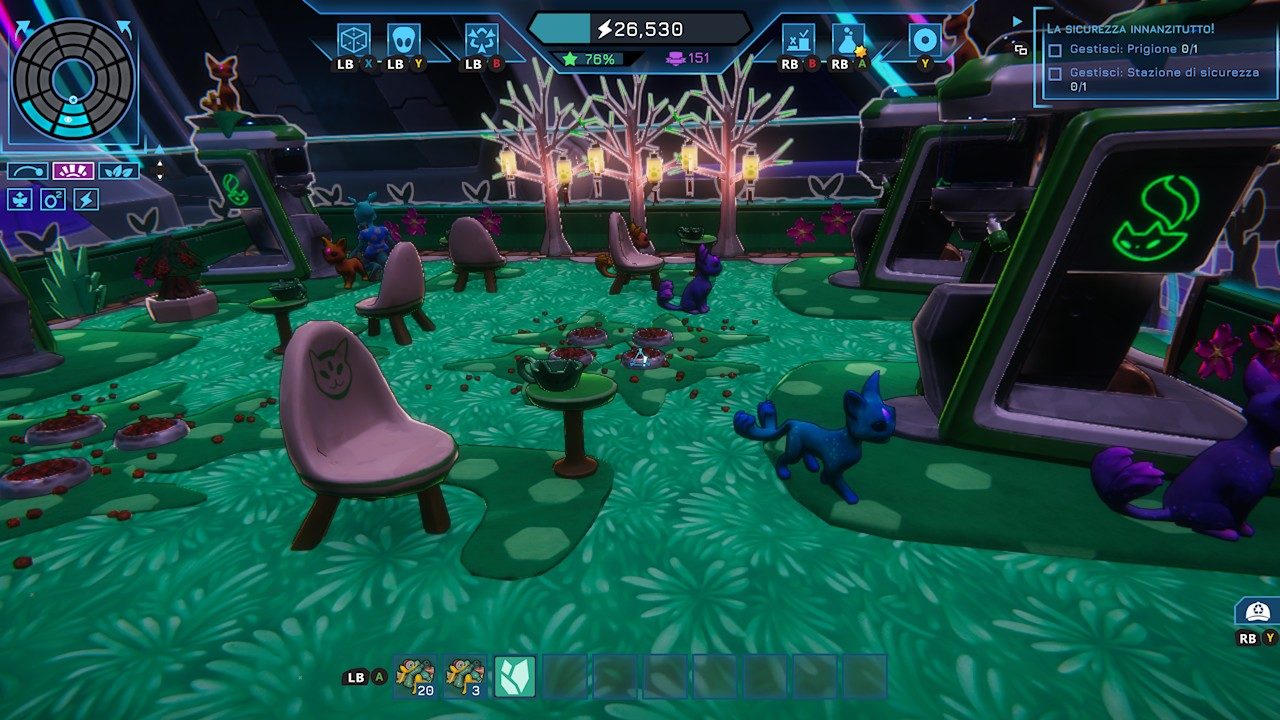The height and width of the screenshot is (720, 1280).
Task: Click the 'Gestisci: Prigione' objective checkbox
Action: tap(1054, 50)
